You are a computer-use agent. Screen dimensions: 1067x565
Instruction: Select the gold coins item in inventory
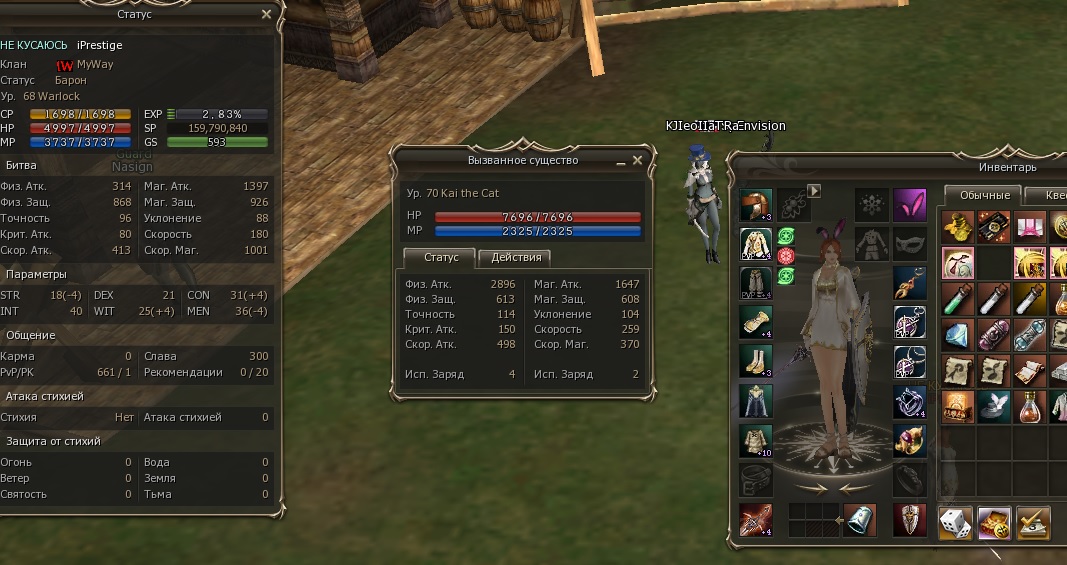click(957, 226)
